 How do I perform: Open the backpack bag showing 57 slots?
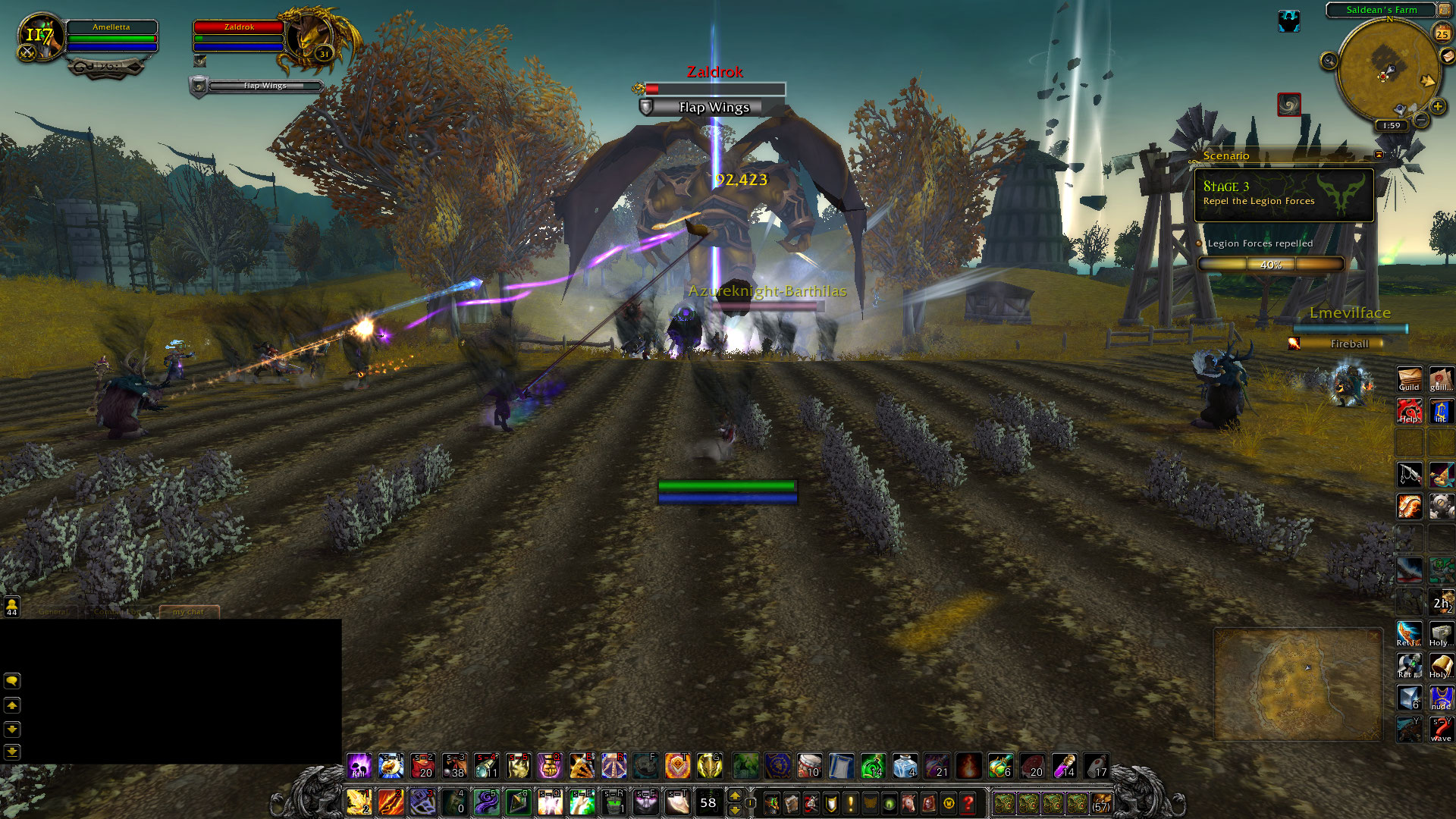[1101, 802]
